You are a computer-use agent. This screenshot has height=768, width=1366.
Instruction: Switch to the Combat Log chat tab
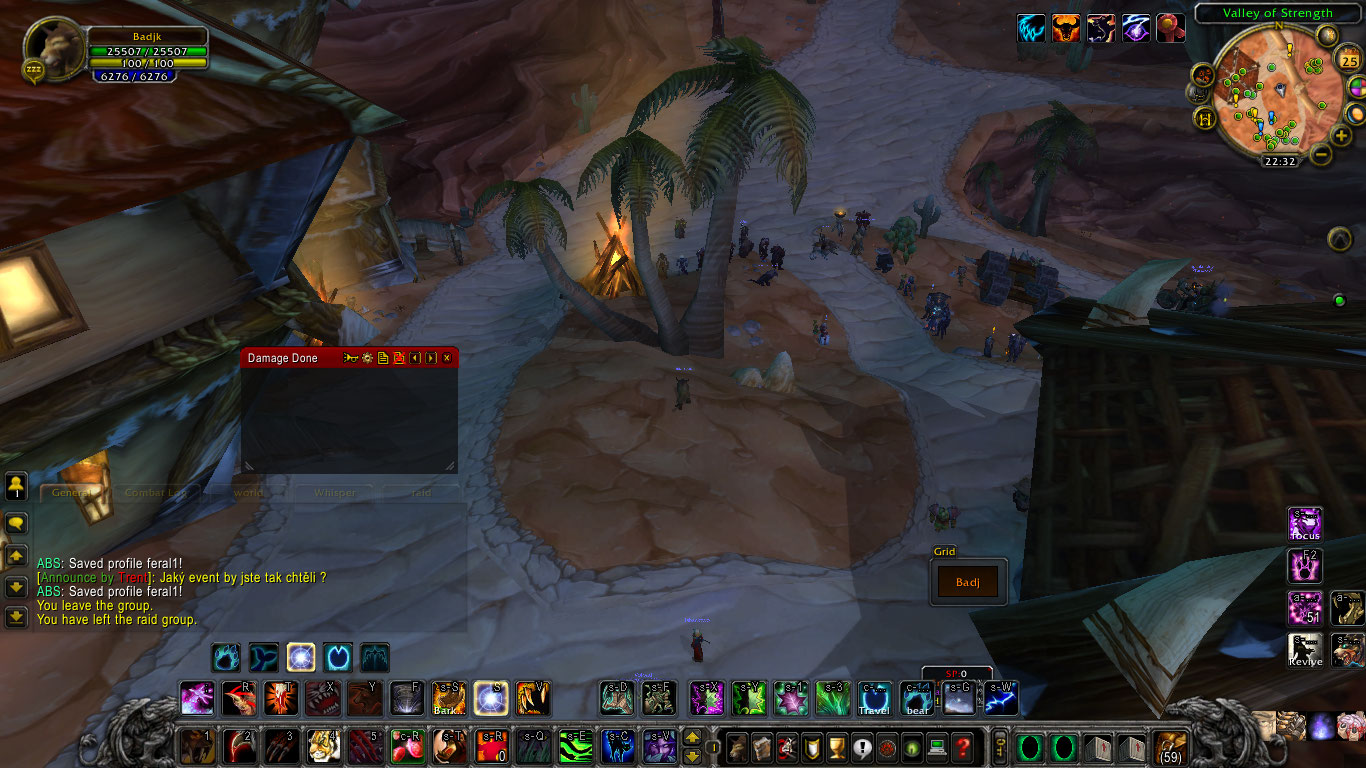[x=156, y=493]
